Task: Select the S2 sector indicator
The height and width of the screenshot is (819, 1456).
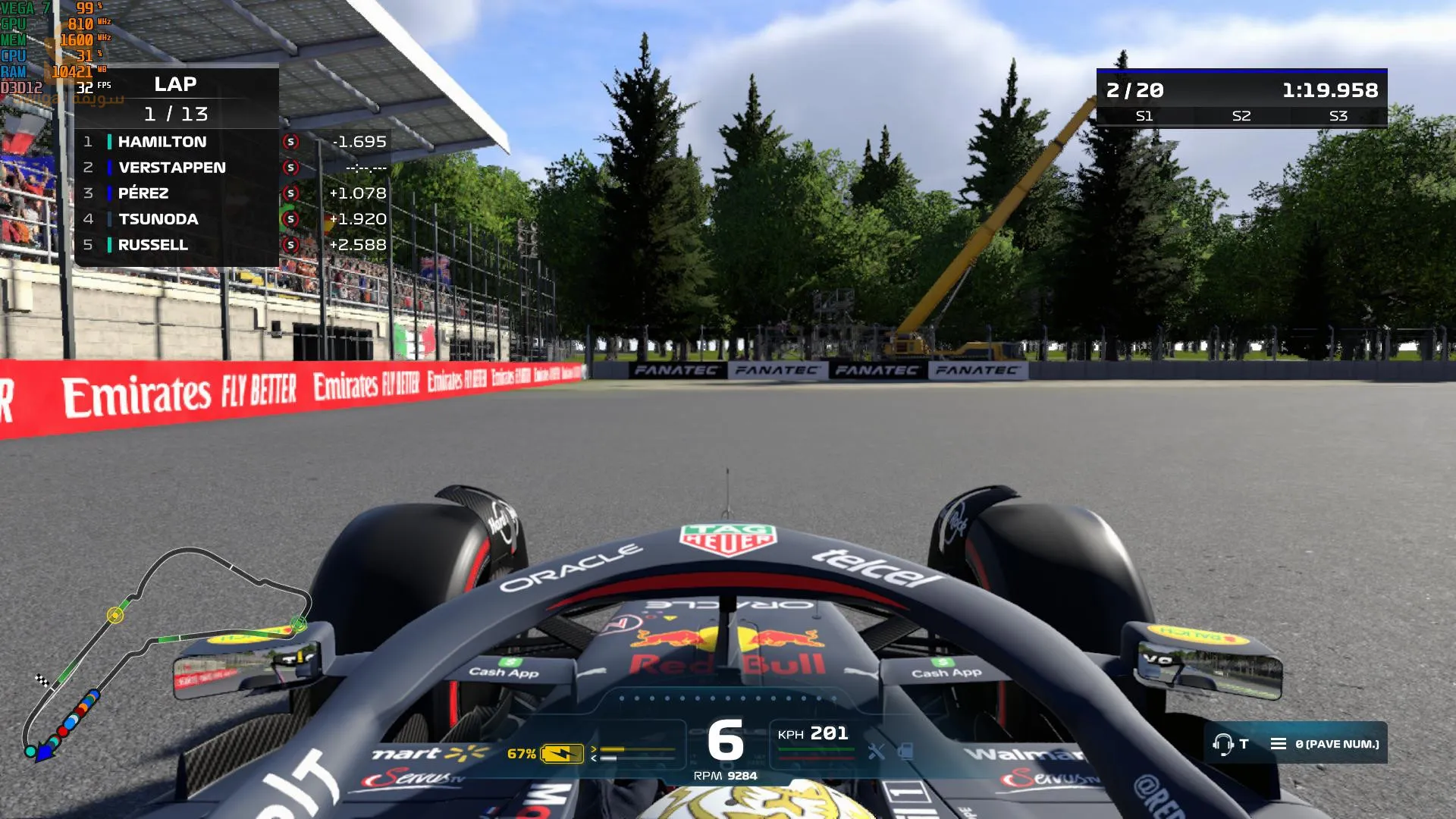Action: [x=1241, y=116]
